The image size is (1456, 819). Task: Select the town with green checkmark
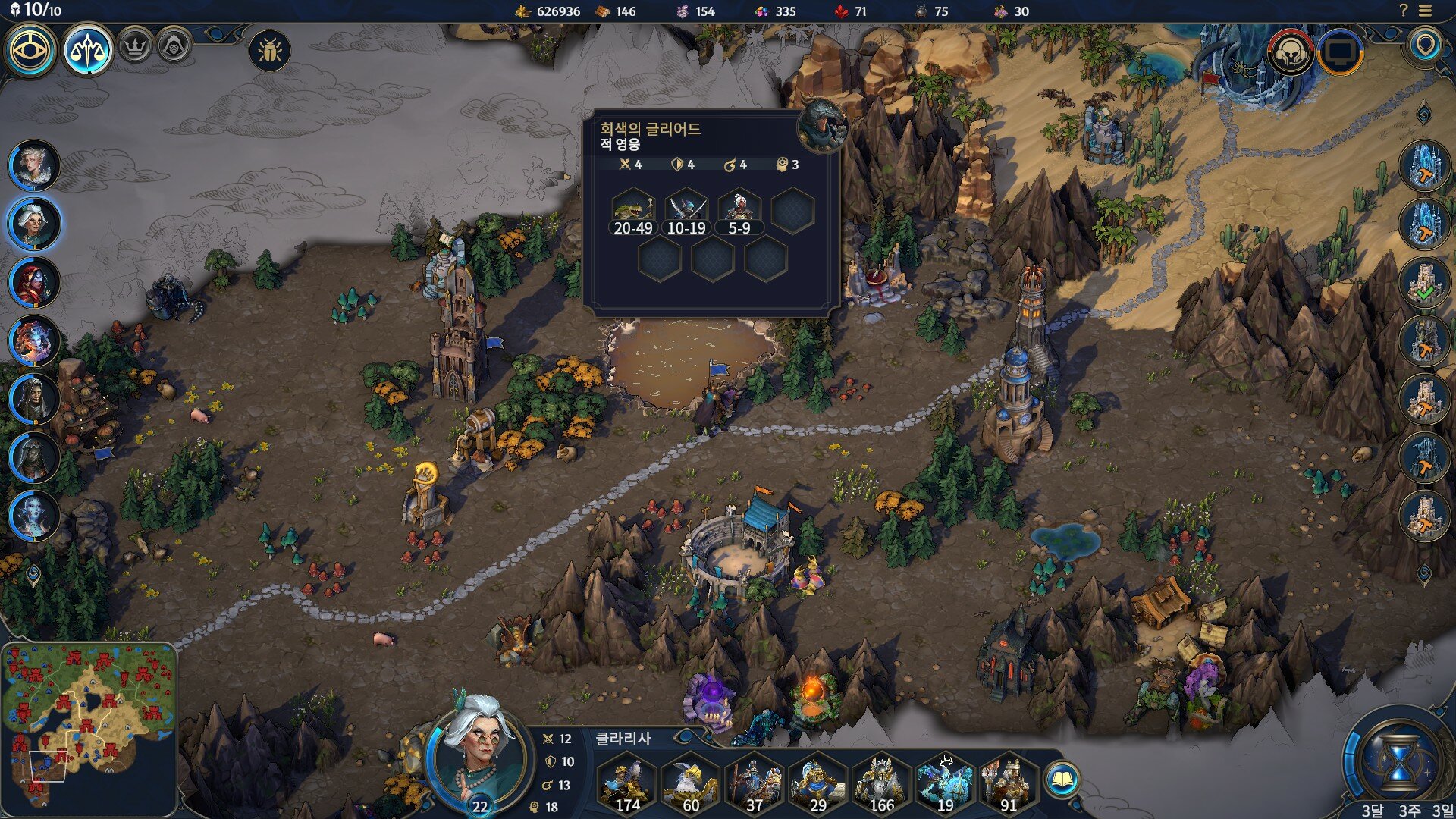1425,282
